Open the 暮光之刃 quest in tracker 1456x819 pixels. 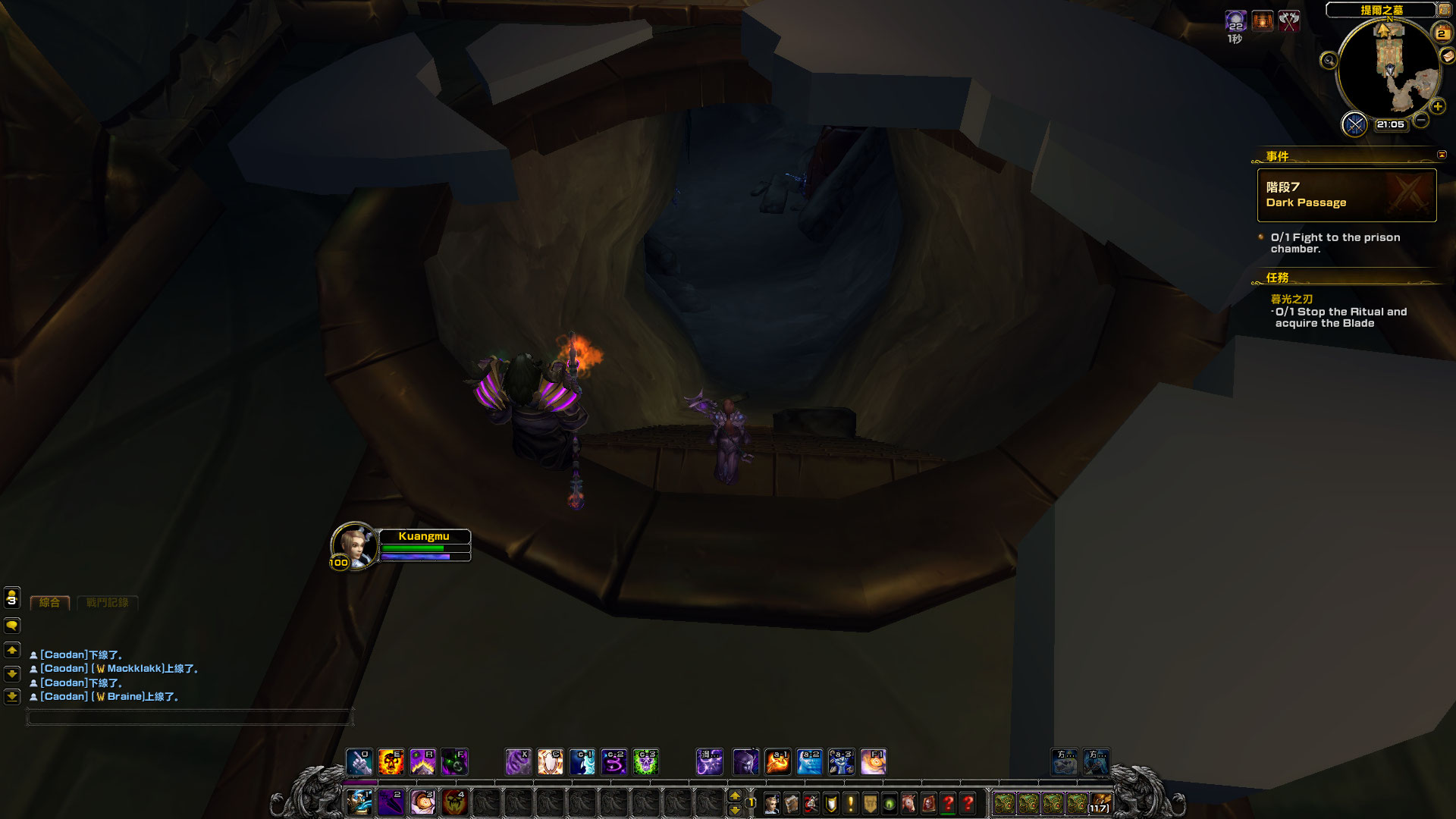click(x=1291, y=299)
